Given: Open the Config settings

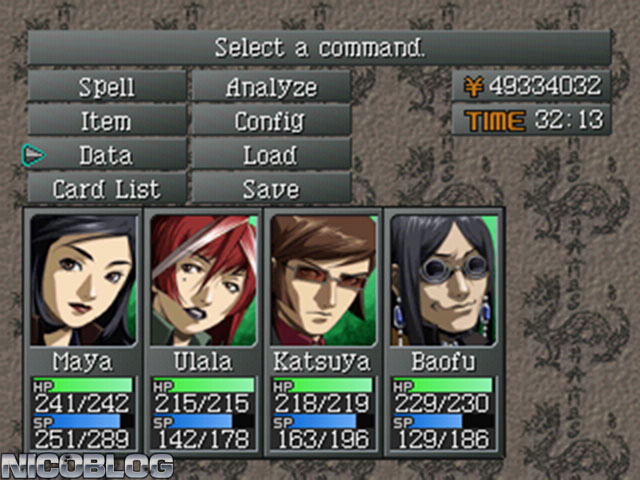Looking at the screenshot, I should [x=271, y=121].
